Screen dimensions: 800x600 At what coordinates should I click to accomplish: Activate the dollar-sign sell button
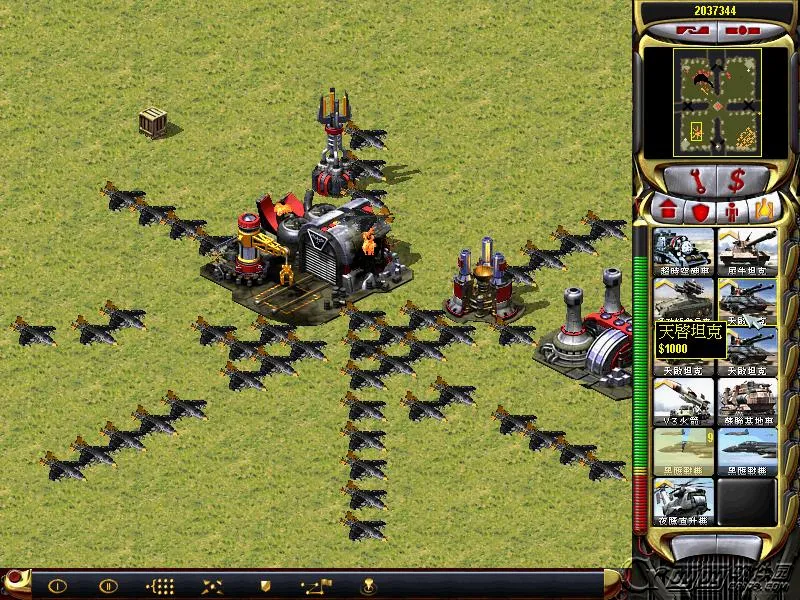point(737,181)
